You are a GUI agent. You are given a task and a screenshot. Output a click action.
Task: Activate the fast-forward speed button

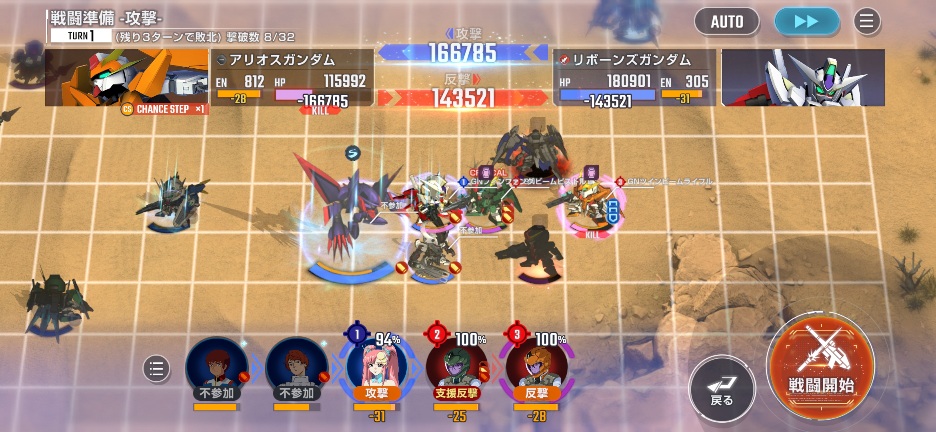coord(807,21)
